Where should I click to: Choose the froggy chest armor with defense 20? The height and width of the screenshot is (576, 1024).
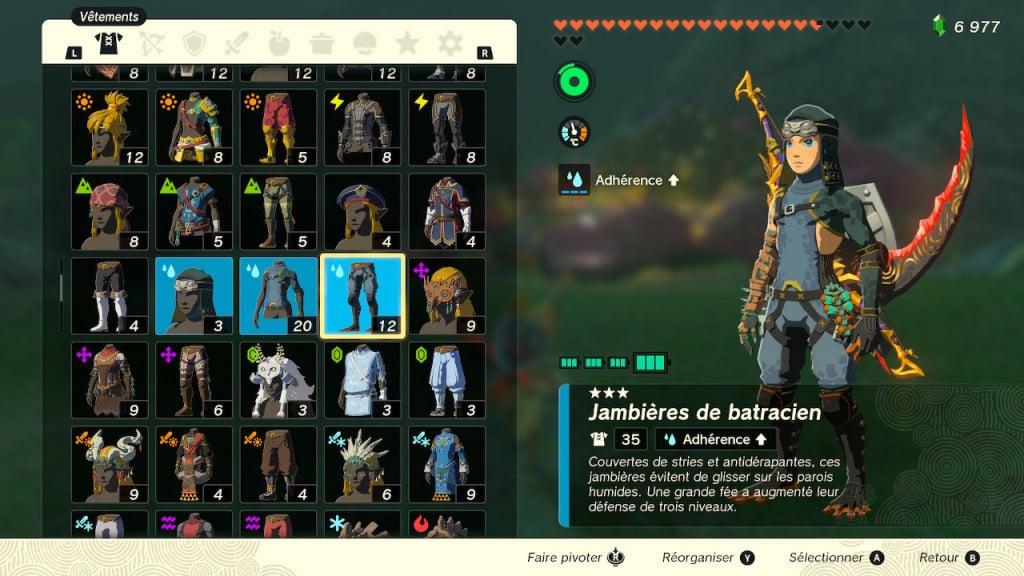(x=278, y=296)
